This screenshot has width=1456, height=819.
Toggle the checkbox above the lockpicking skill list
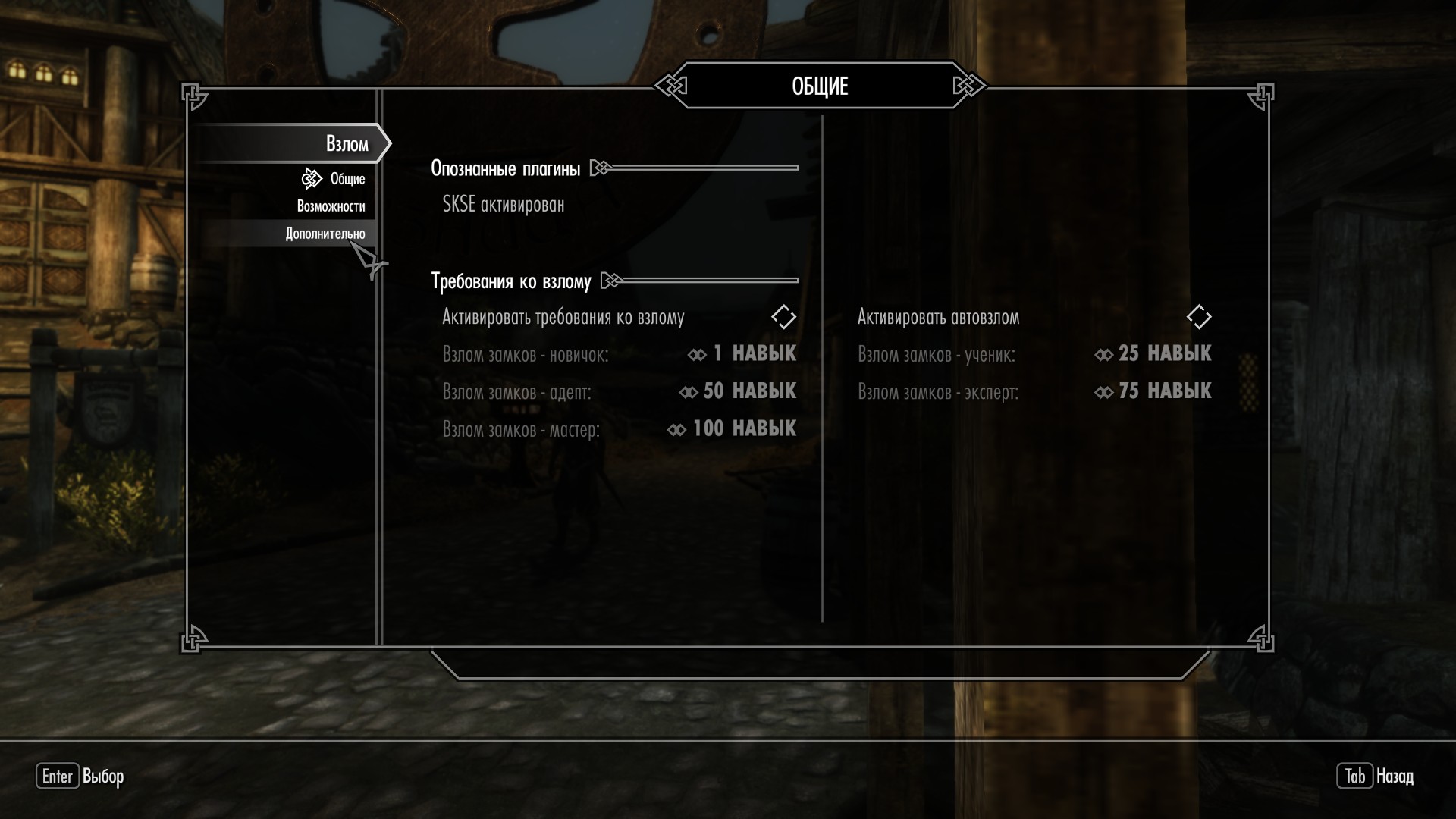(x=783, y=317)
